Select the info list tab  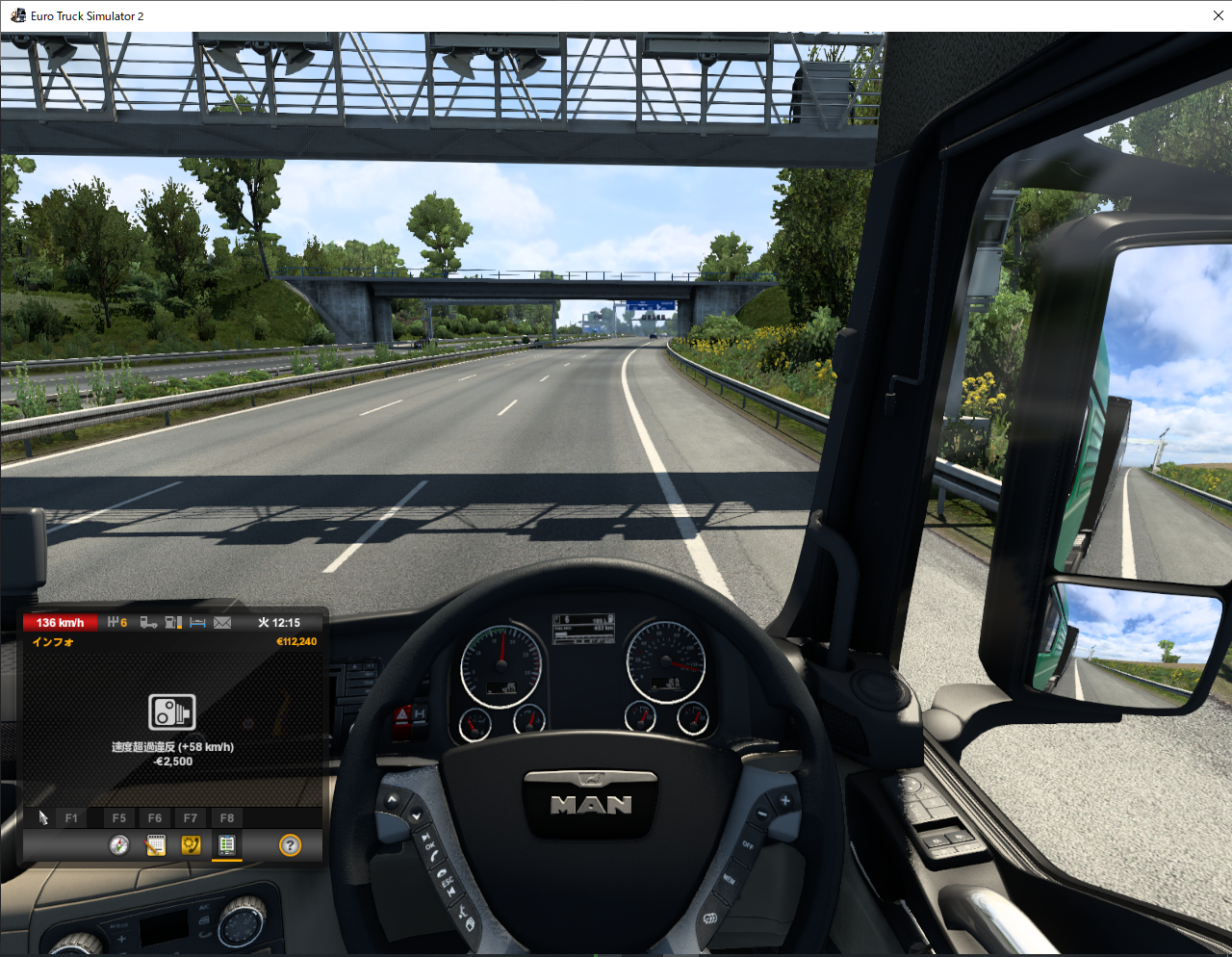click(227, 845)
